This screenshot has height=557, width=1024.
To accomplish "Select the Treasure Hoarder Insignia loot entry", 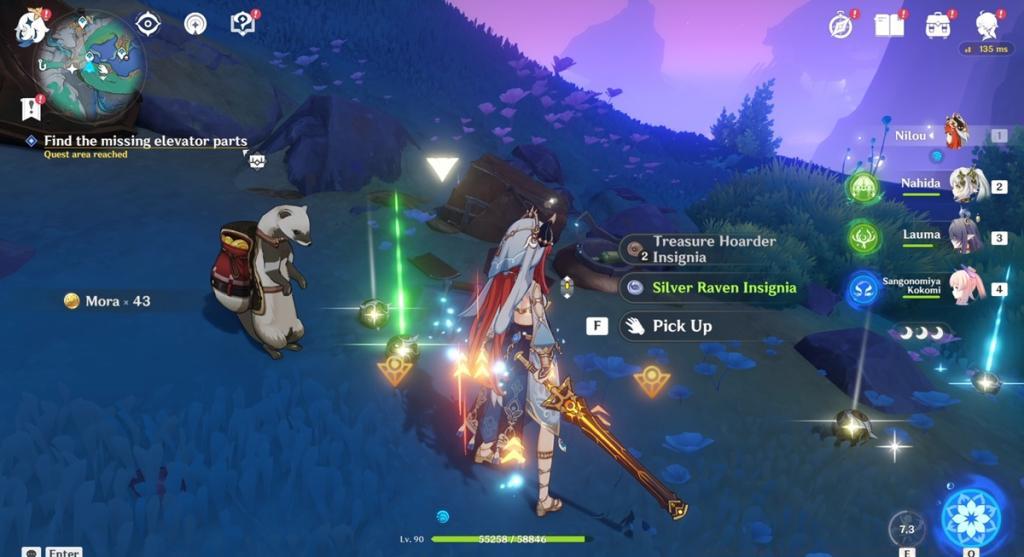I will click(713, 249).
